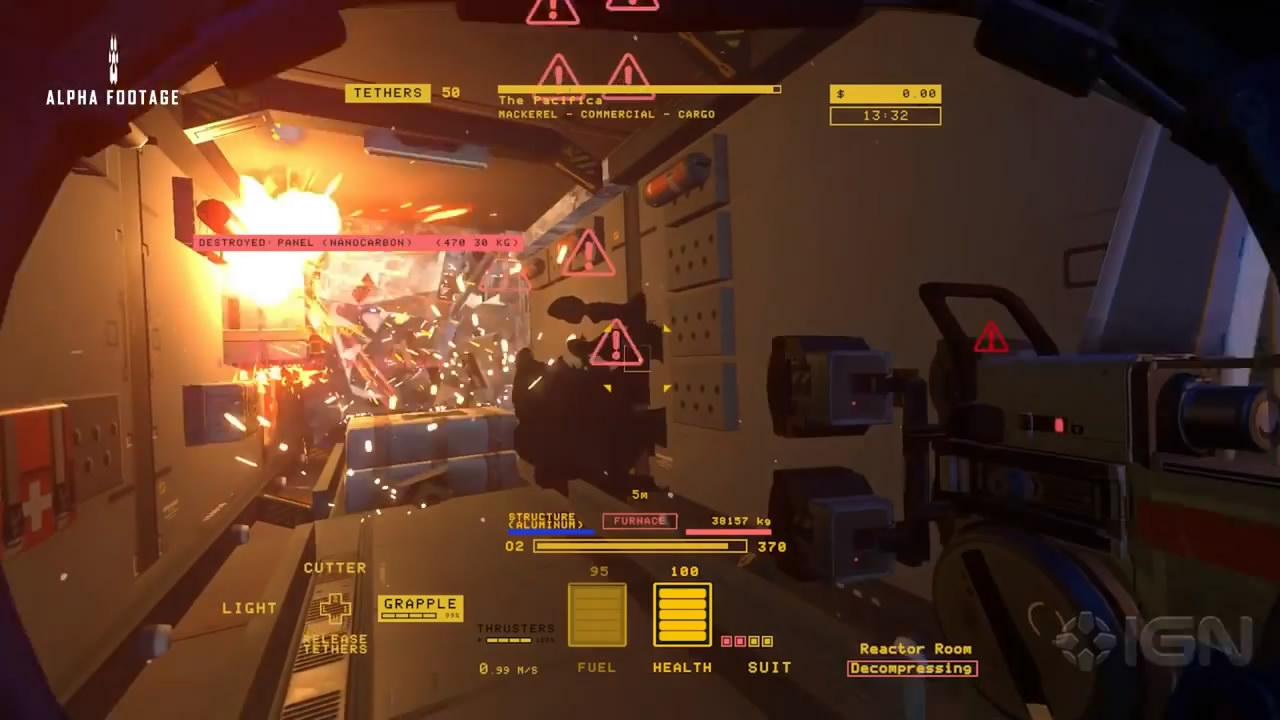Image resolution: width=1280 pixels, height=720 pixels.
Task: Toggle the Light option
Action: [249, 608]
